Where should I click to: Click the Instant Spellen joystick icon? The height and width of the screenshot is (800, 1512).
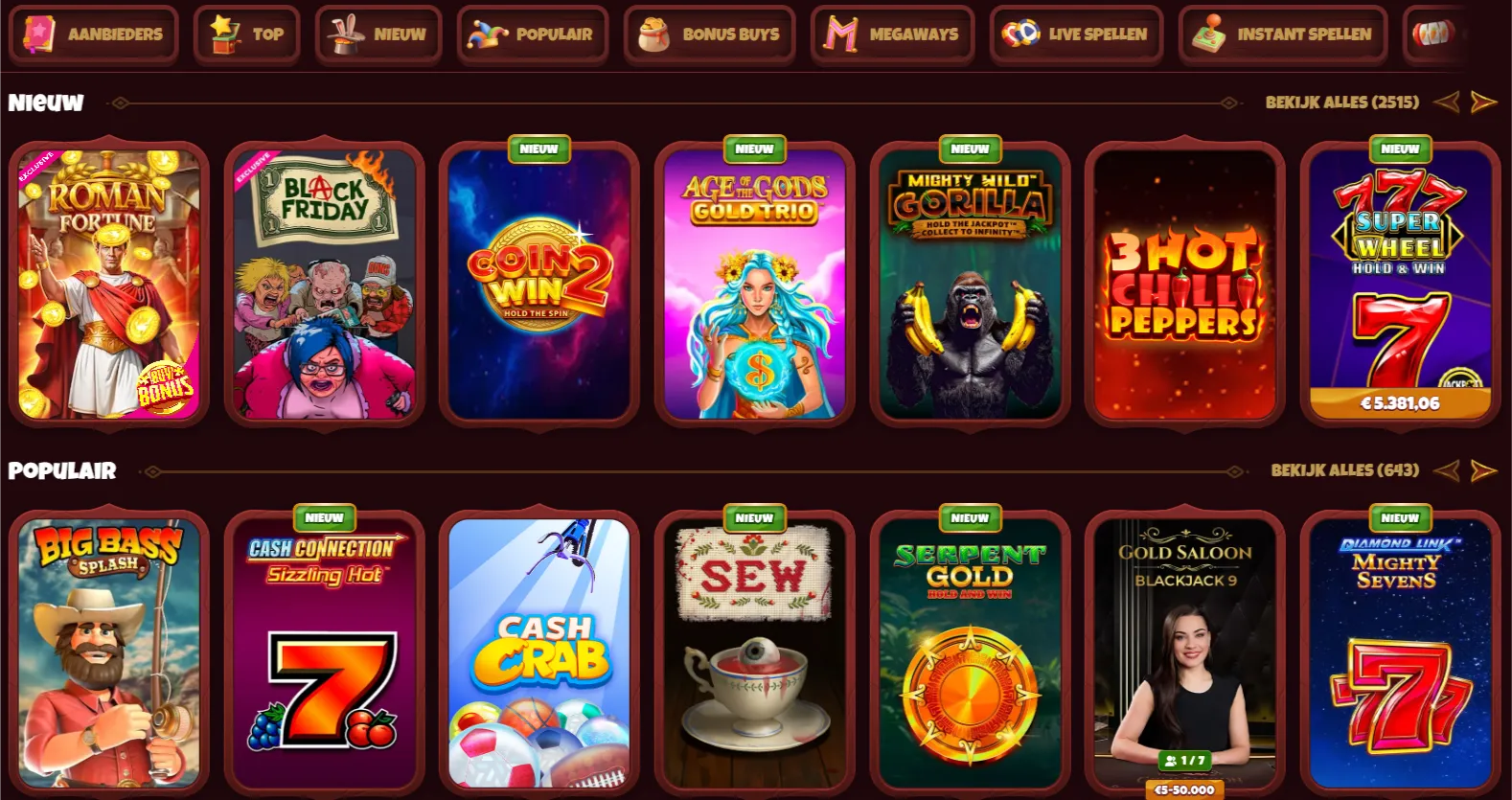pyautogui.click(x=1212, y=34)
